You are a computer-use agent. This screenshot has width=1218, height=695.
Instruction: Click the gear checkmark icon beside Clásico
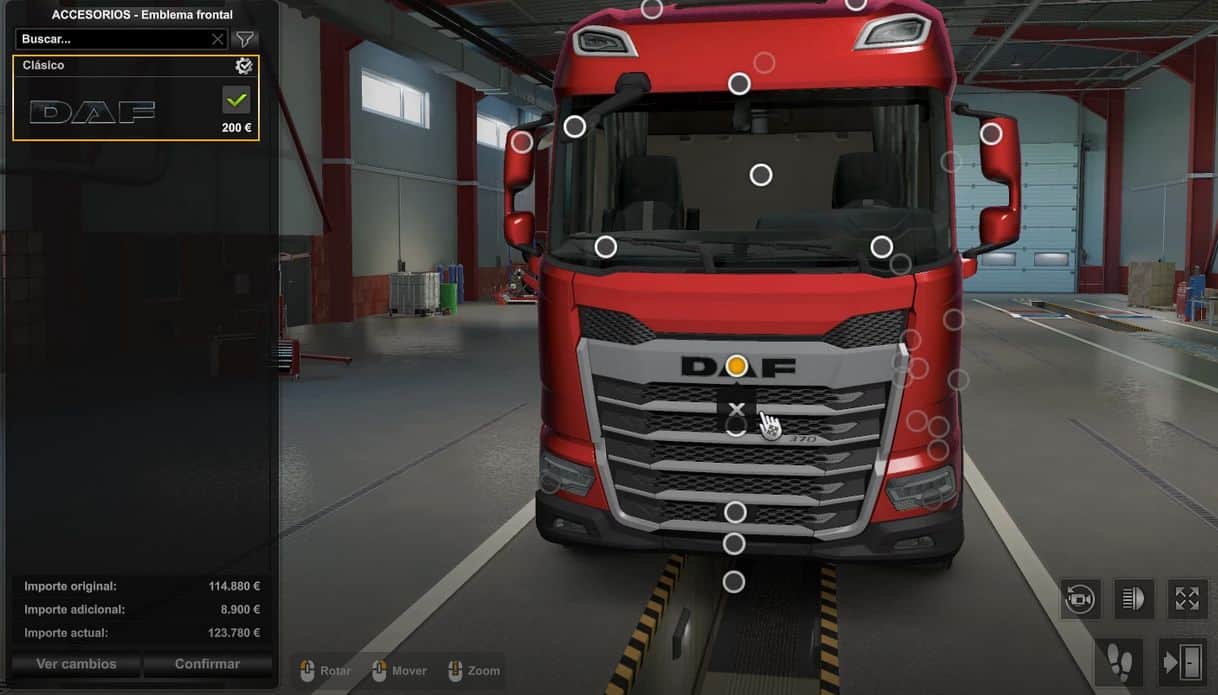click(x=243, y=66)
